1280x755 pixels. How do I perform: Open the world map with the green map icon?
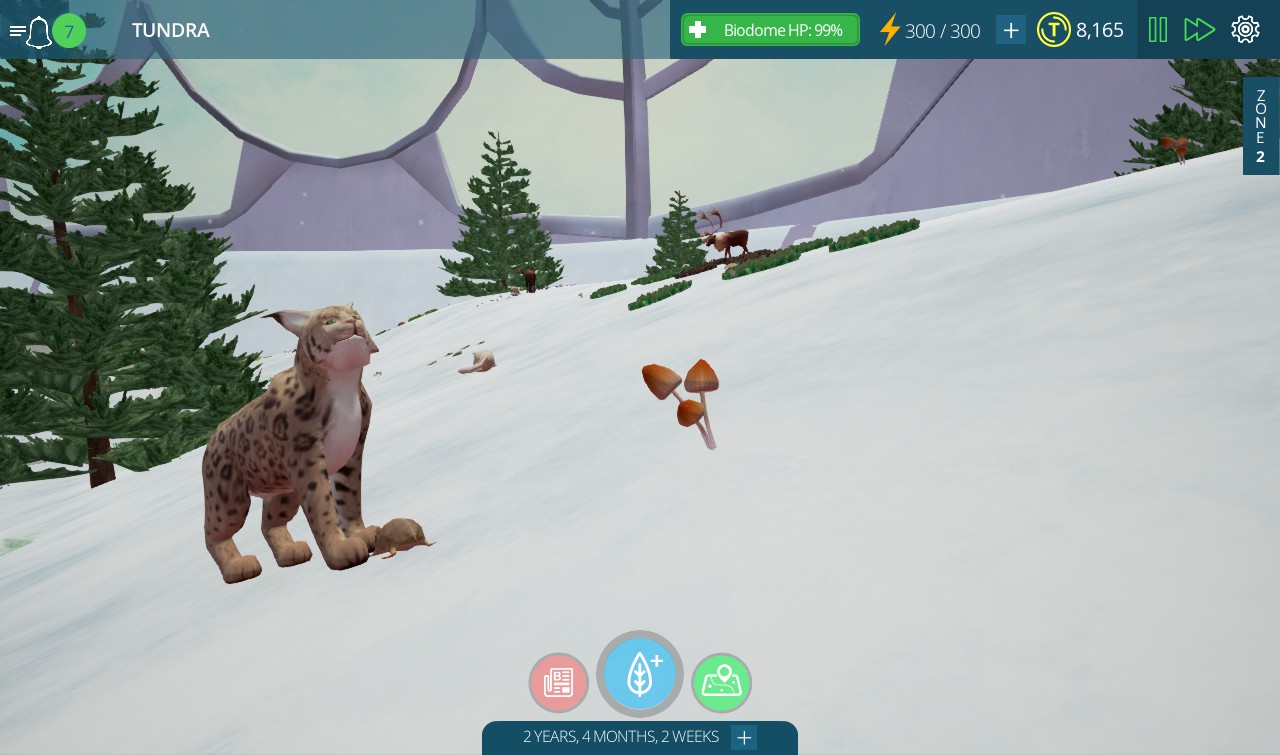pos(721,683)
